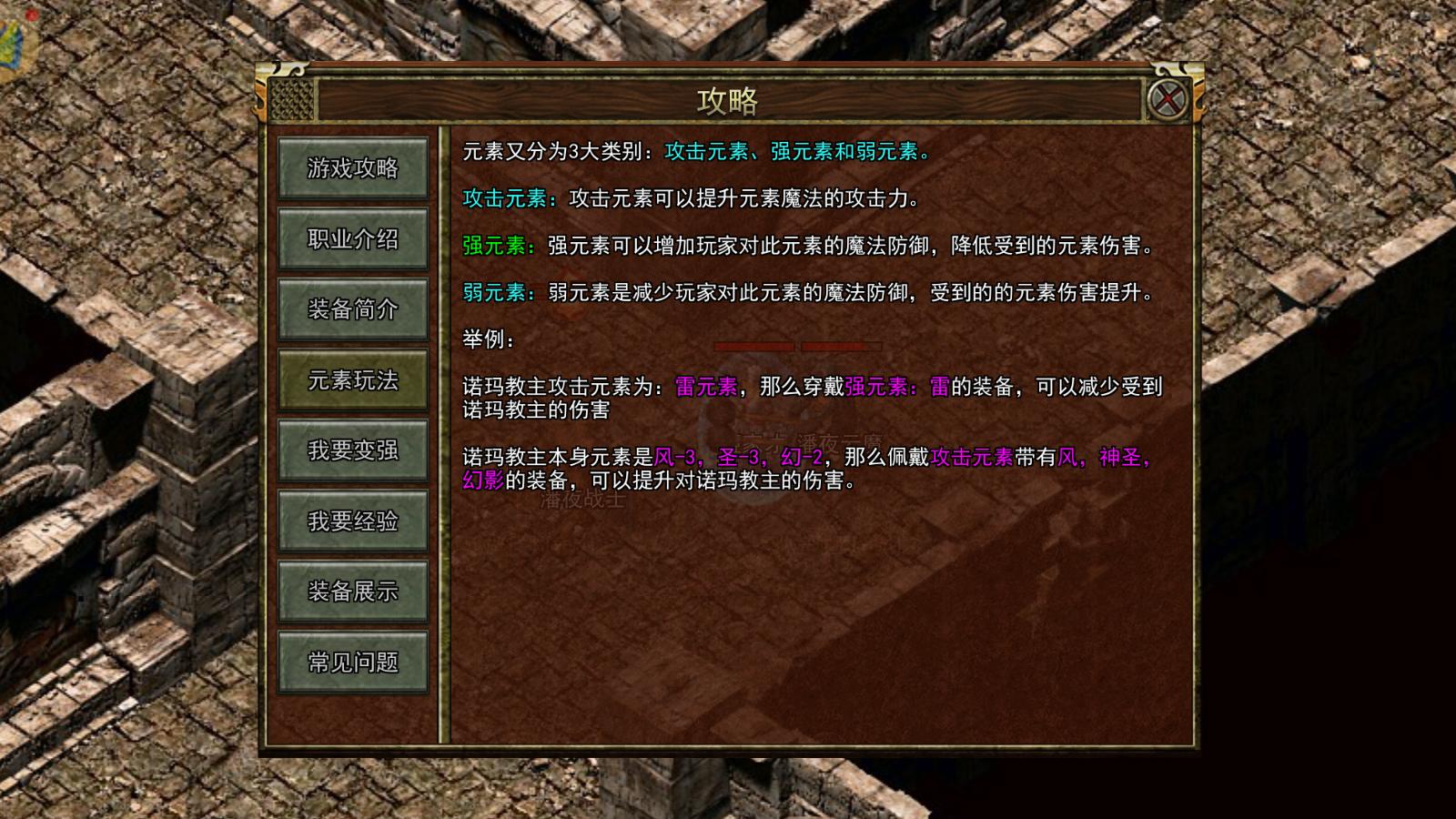This screenshot has height=819, width=1456.
Task: Select the highlighted 元素玩法 tab
Action: (353, 379)
